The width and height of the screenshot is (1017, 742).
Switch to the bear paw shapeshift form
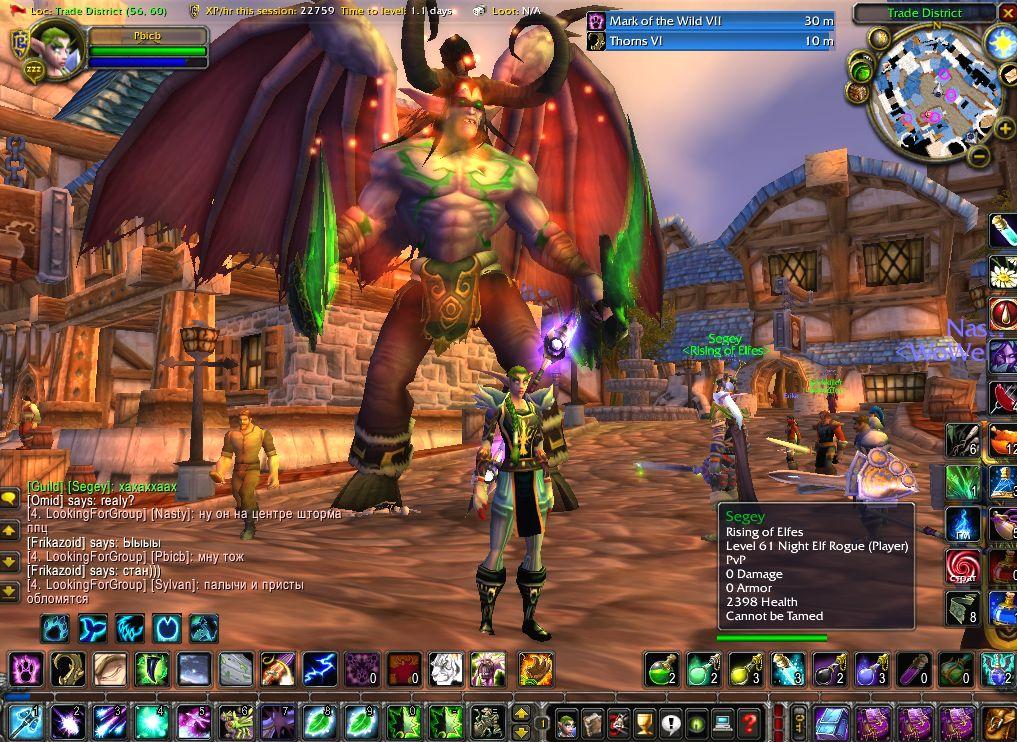(56, 629)
